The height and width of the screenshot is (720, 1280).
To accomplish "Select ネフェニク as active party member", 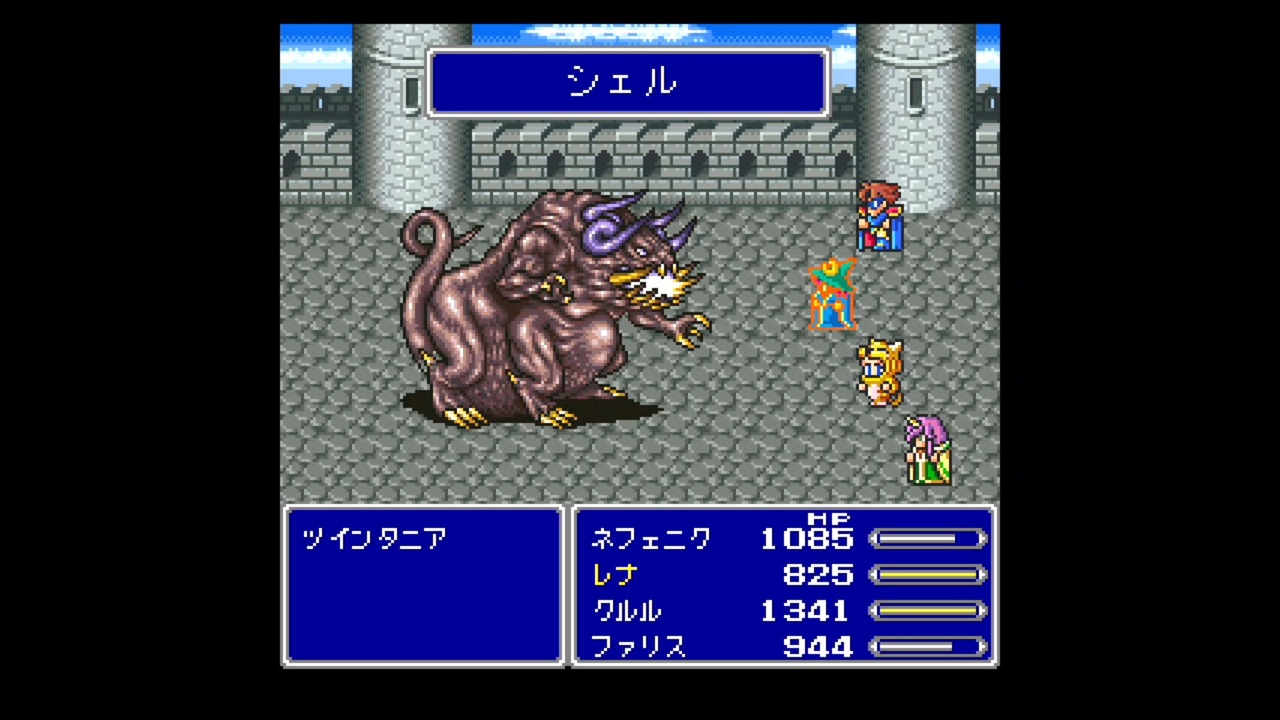I will tap(652, 539).
